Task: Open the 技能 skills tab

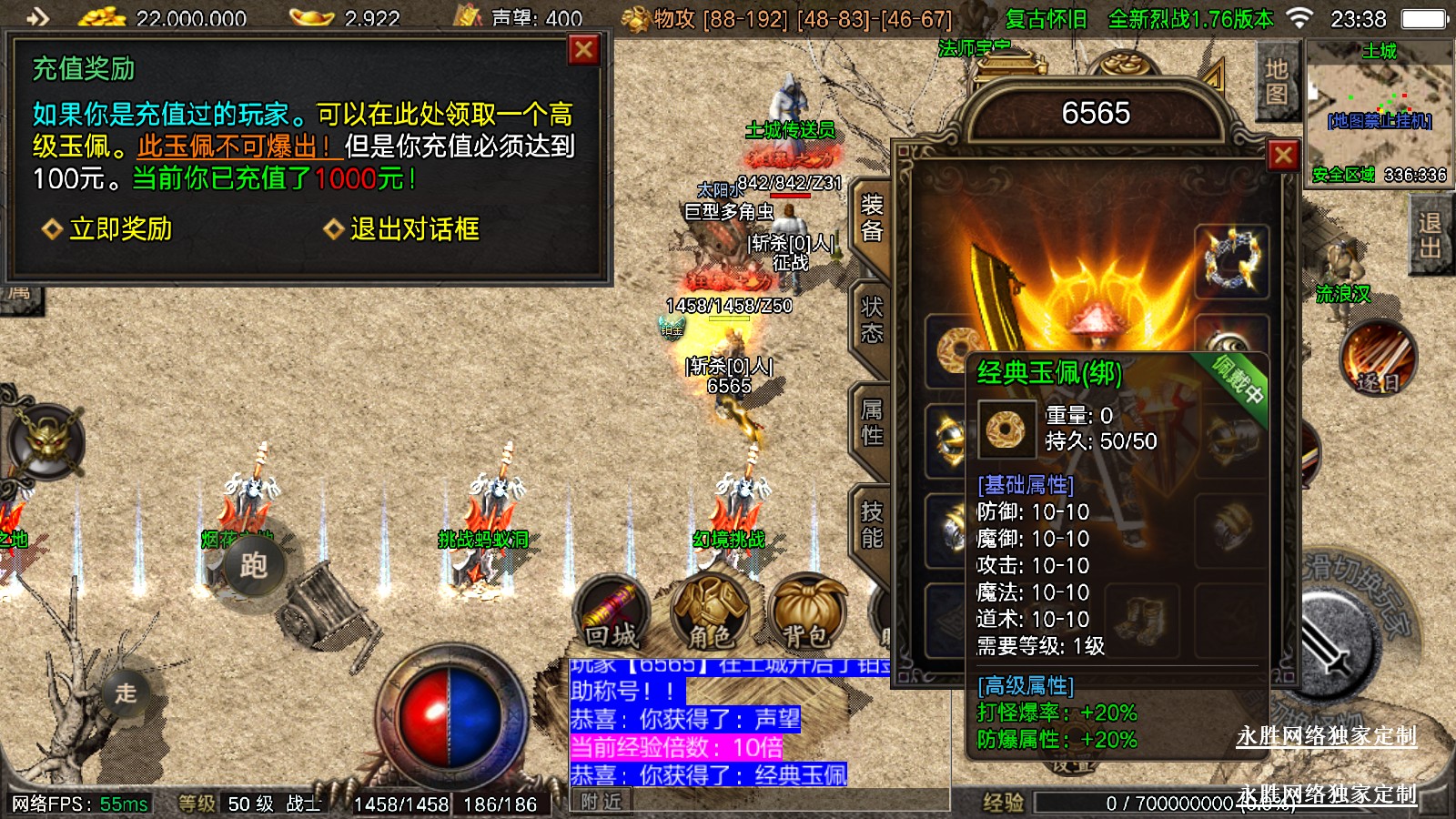Action: coord(871,525)
